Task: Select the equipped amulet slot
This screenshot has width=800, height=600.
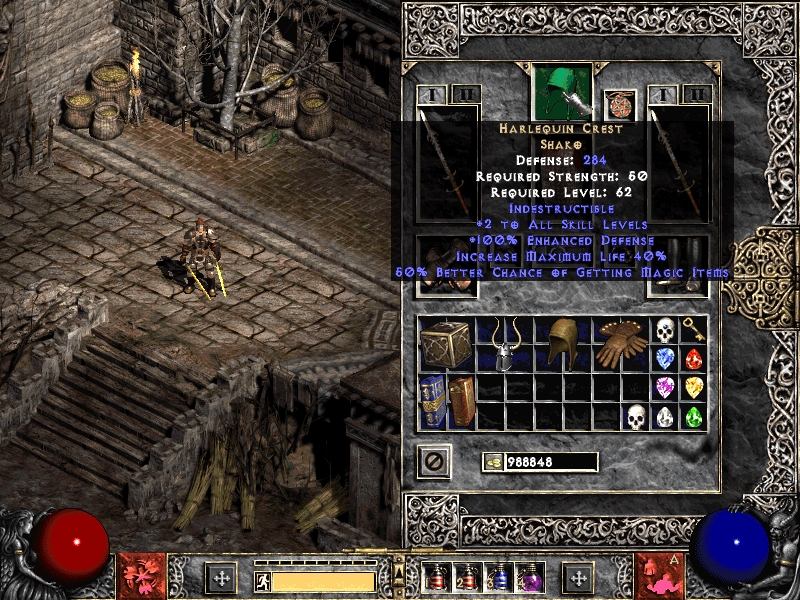Action: coord(620,105)
